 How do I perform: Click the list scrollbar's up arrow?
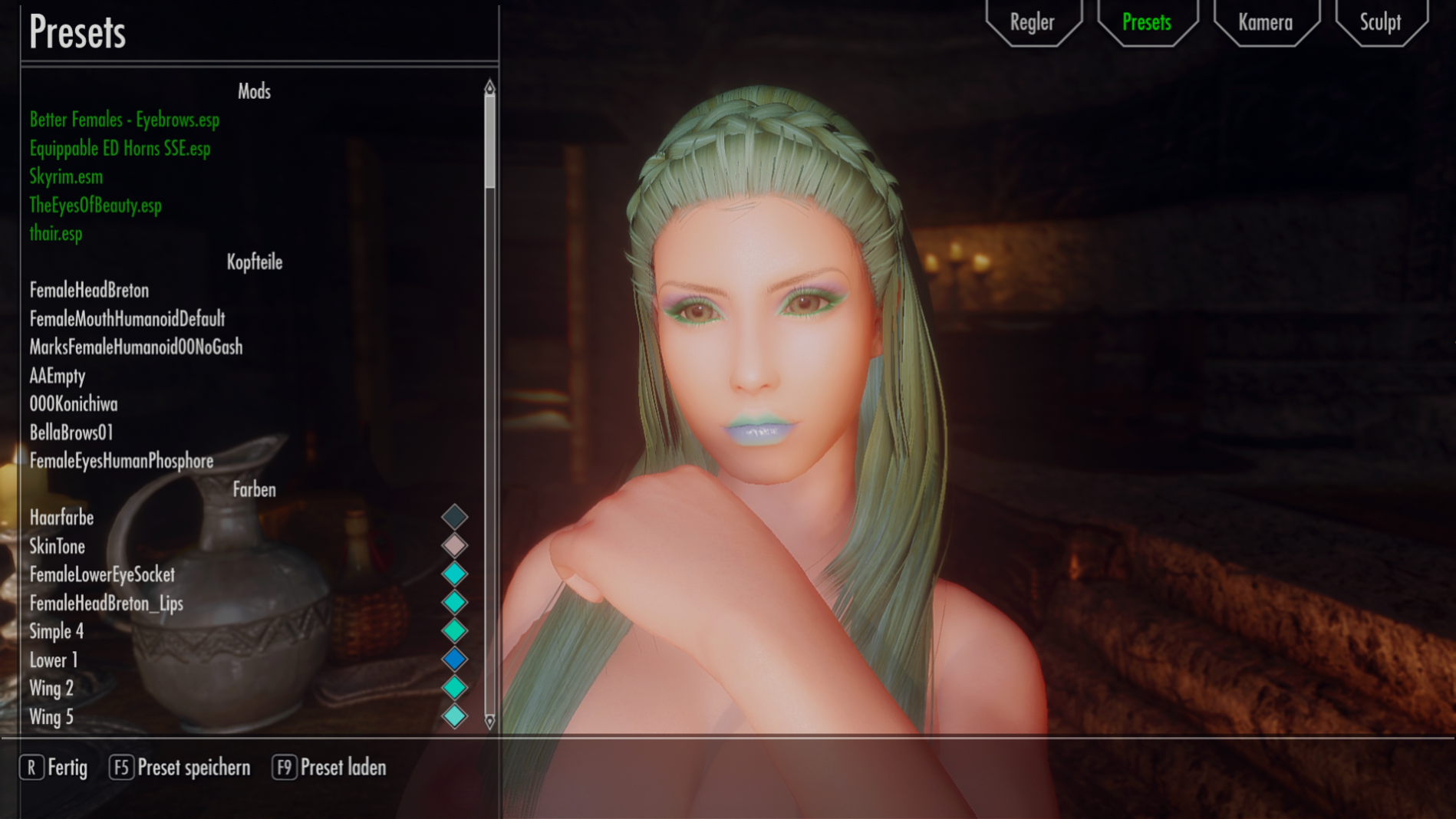[489, 87]
